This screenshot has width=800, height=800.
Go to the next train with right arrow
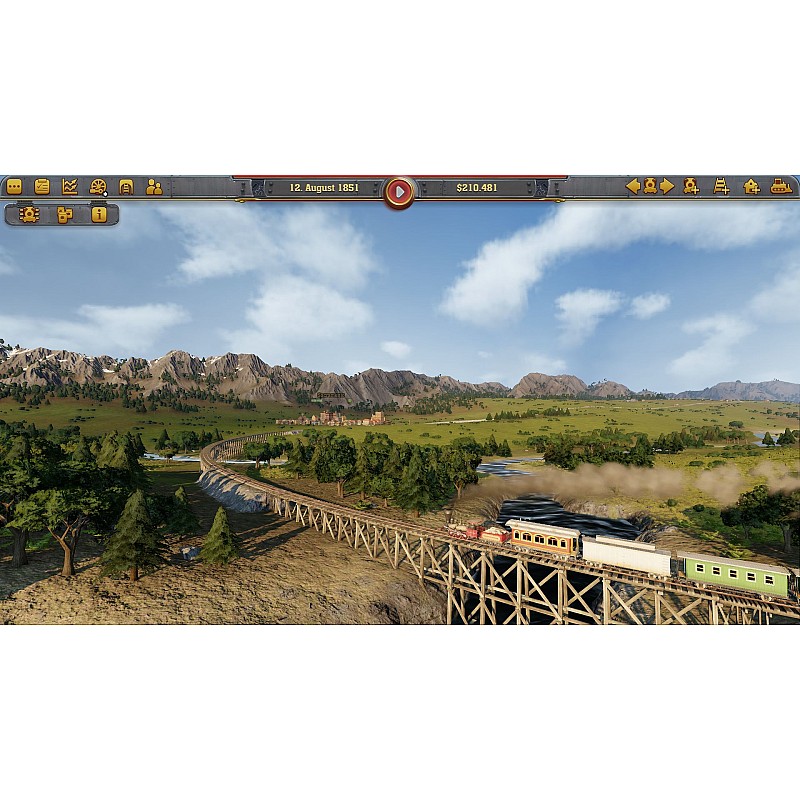coord(667,186)
